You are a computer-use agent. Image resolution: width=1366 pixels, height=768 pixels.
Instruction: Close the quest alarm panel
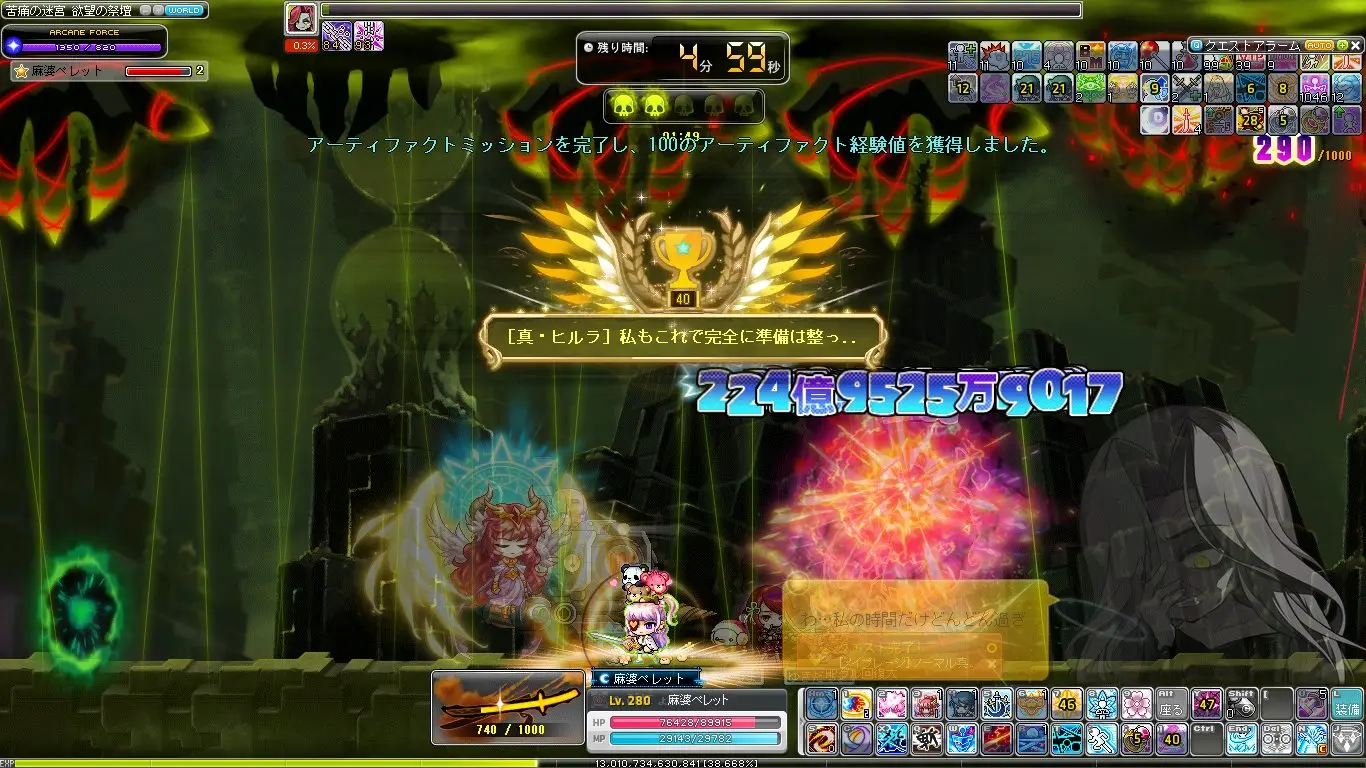[x=1356, y=46]
